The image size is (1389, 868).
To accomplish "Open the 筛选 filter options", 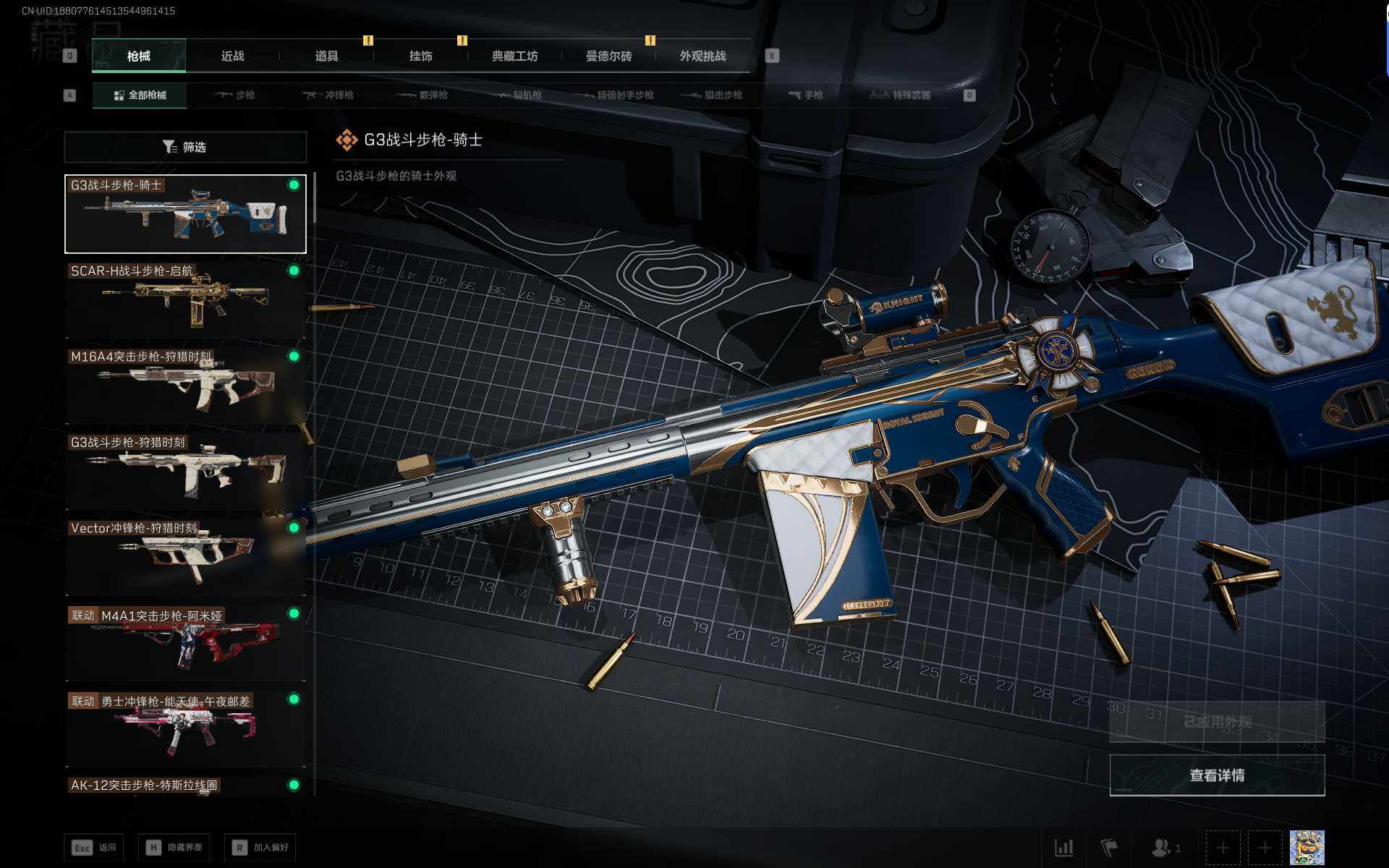I will coord(185,148).
